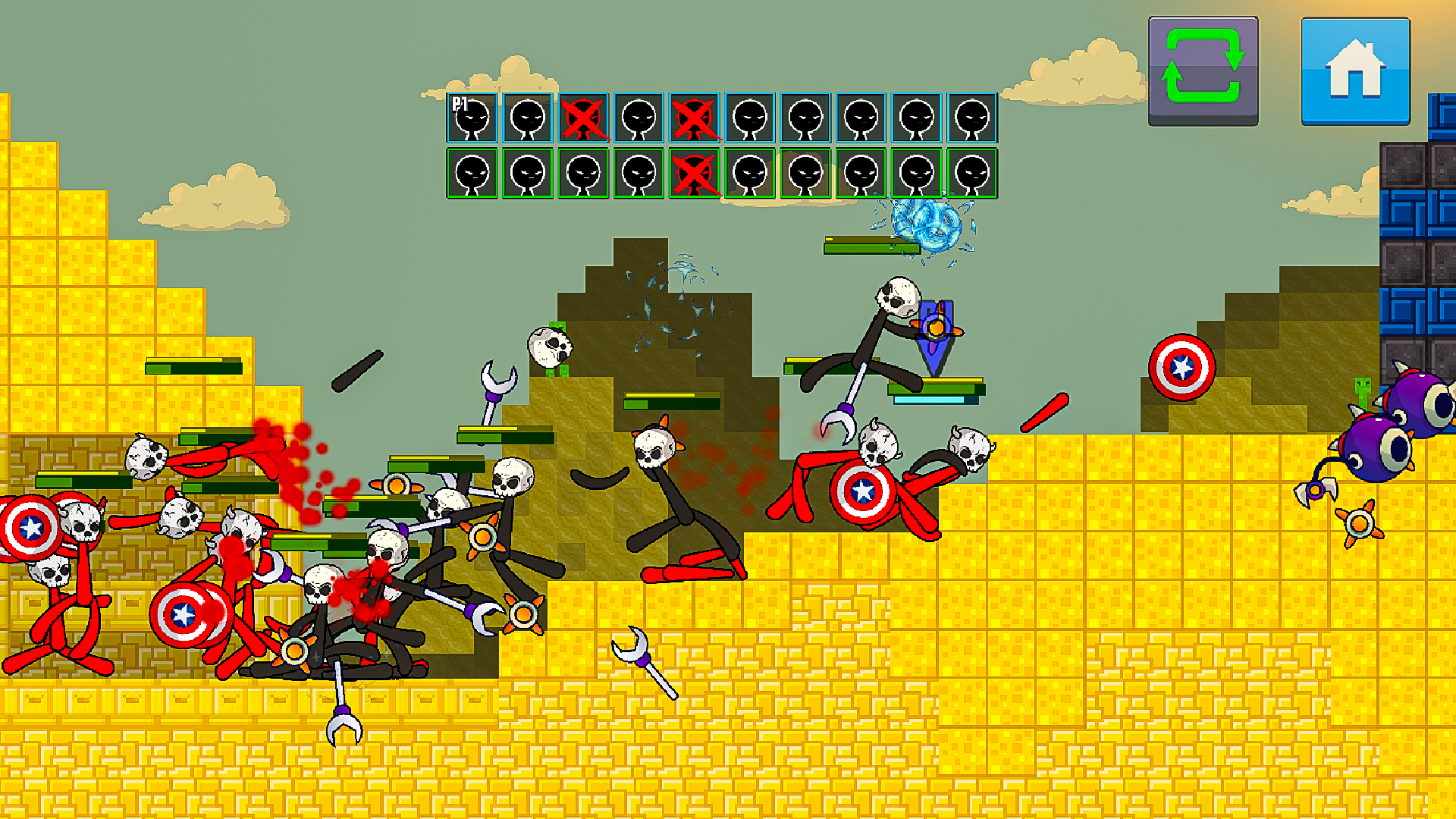The width and height of the screenshot is (1456, 819).
Task: Click the green restart arrows button
Action: (x=1202, y=68)
